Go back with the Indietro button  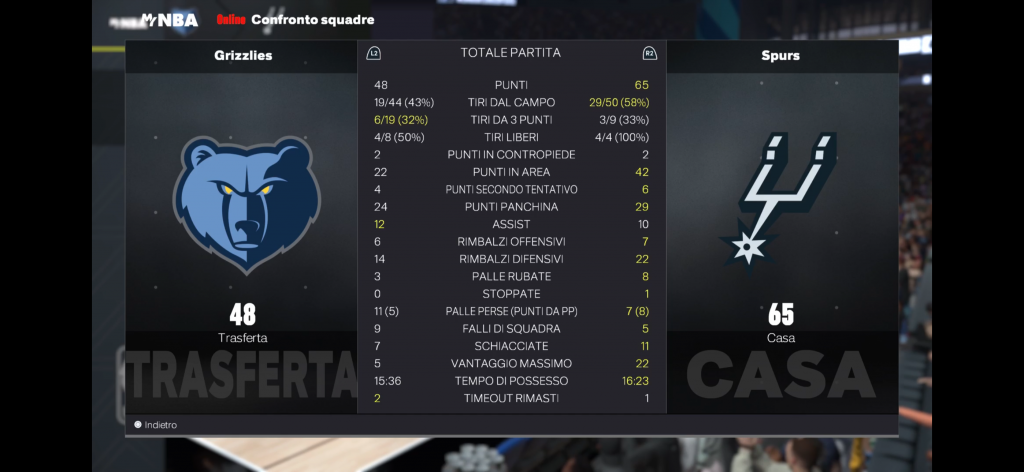pyautogui.click(x=157, y=425)
